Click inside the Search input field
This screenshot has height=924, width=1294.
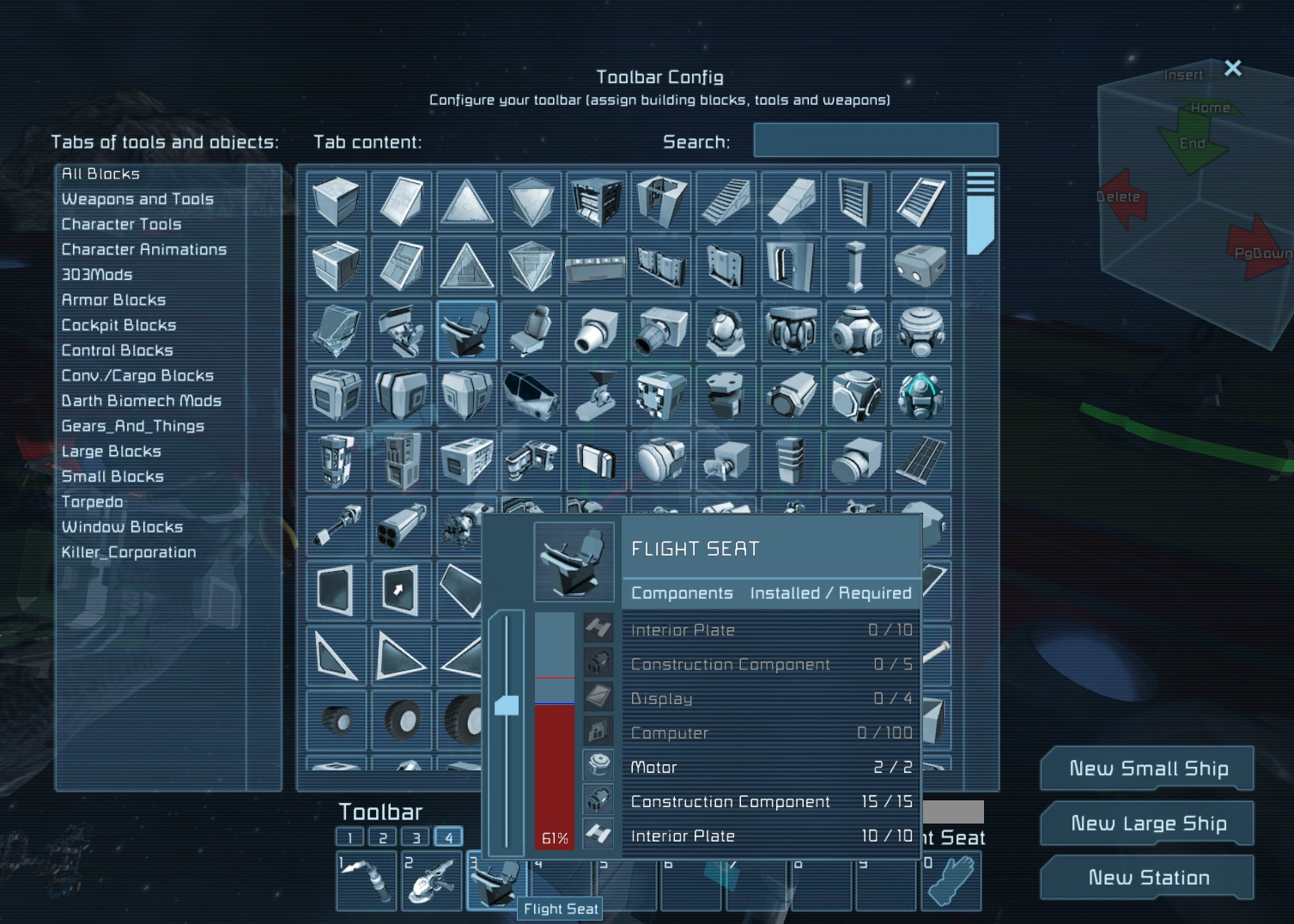(x=875, y=140)
